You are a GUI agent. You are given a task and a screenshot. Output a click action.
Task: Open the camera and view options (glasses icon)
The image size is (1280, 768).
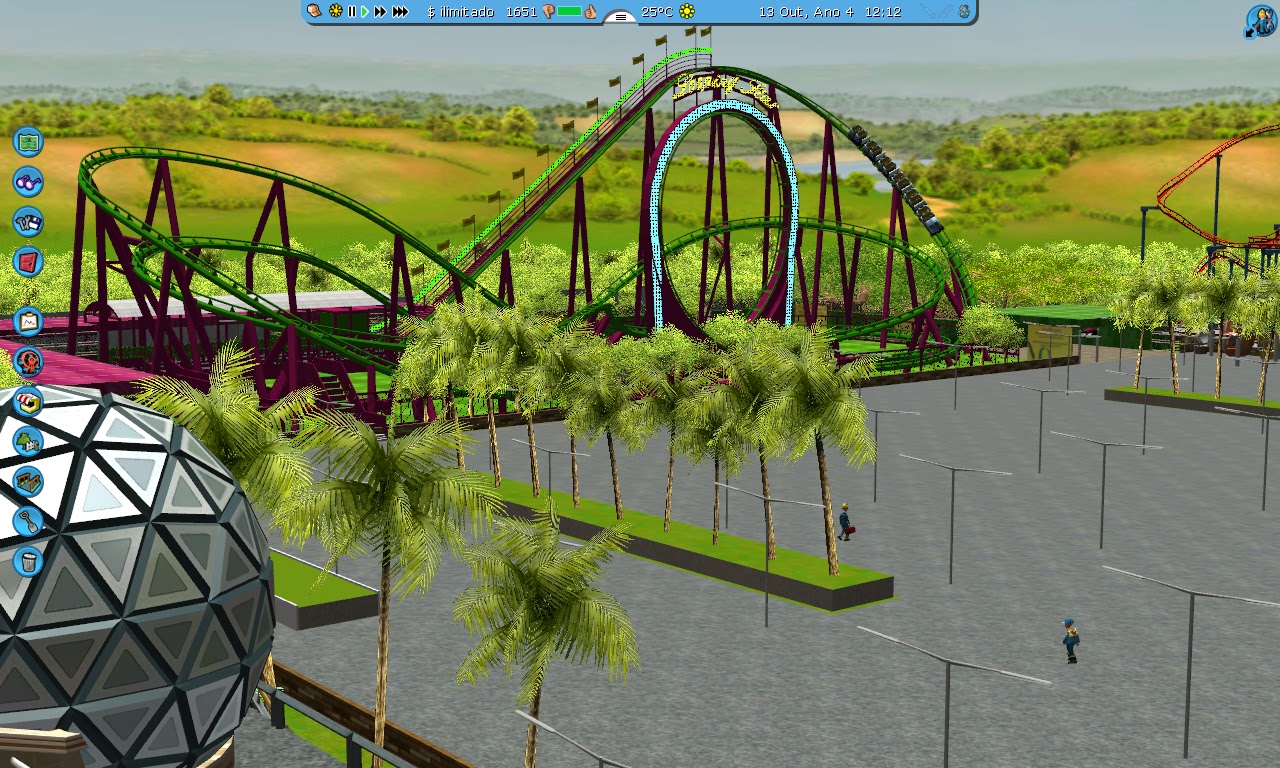(27, 182)
